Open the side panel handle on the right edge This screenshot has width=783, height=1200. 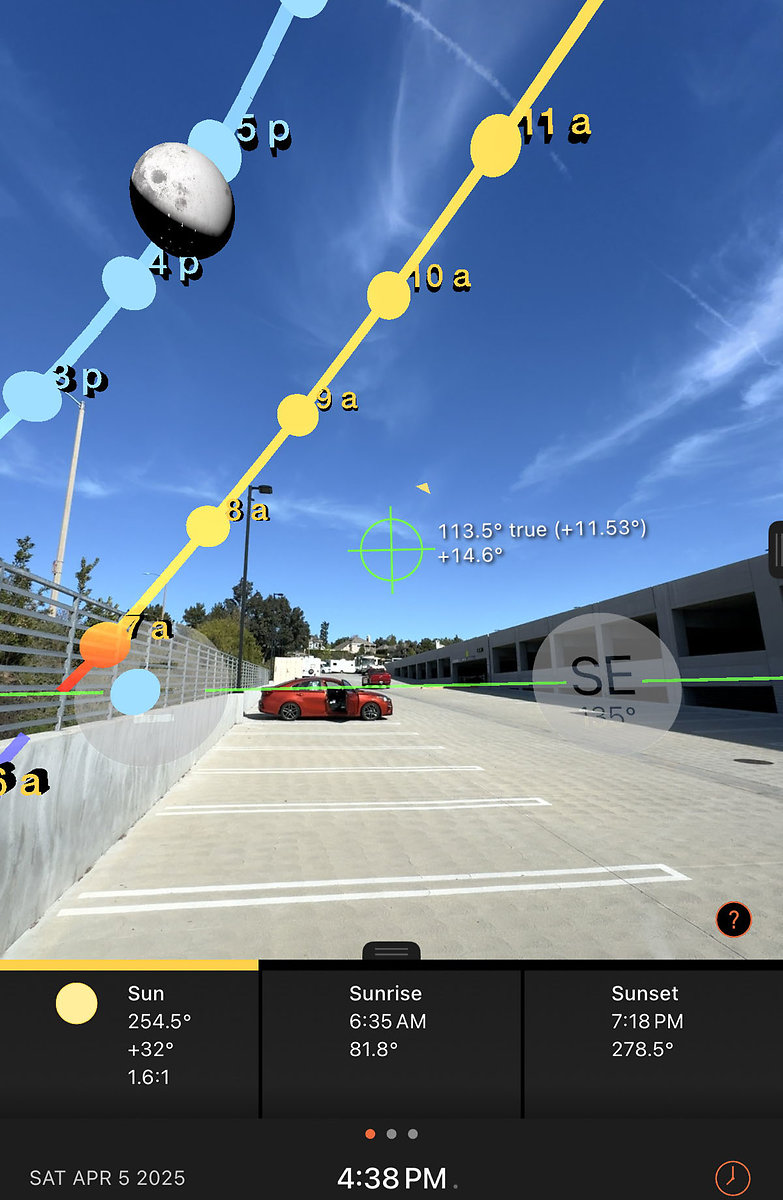[776, 549]
